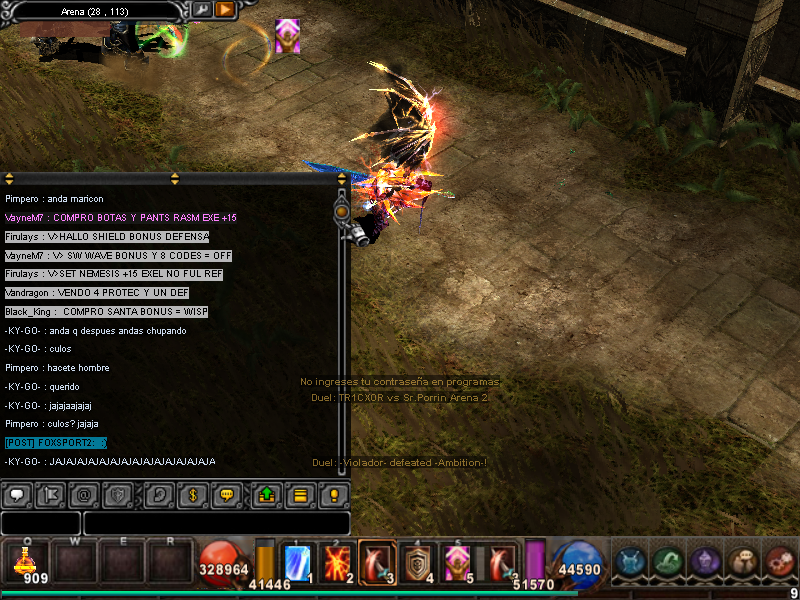
Task: Toggle the flag chat filter button
Action: point(51,494)
